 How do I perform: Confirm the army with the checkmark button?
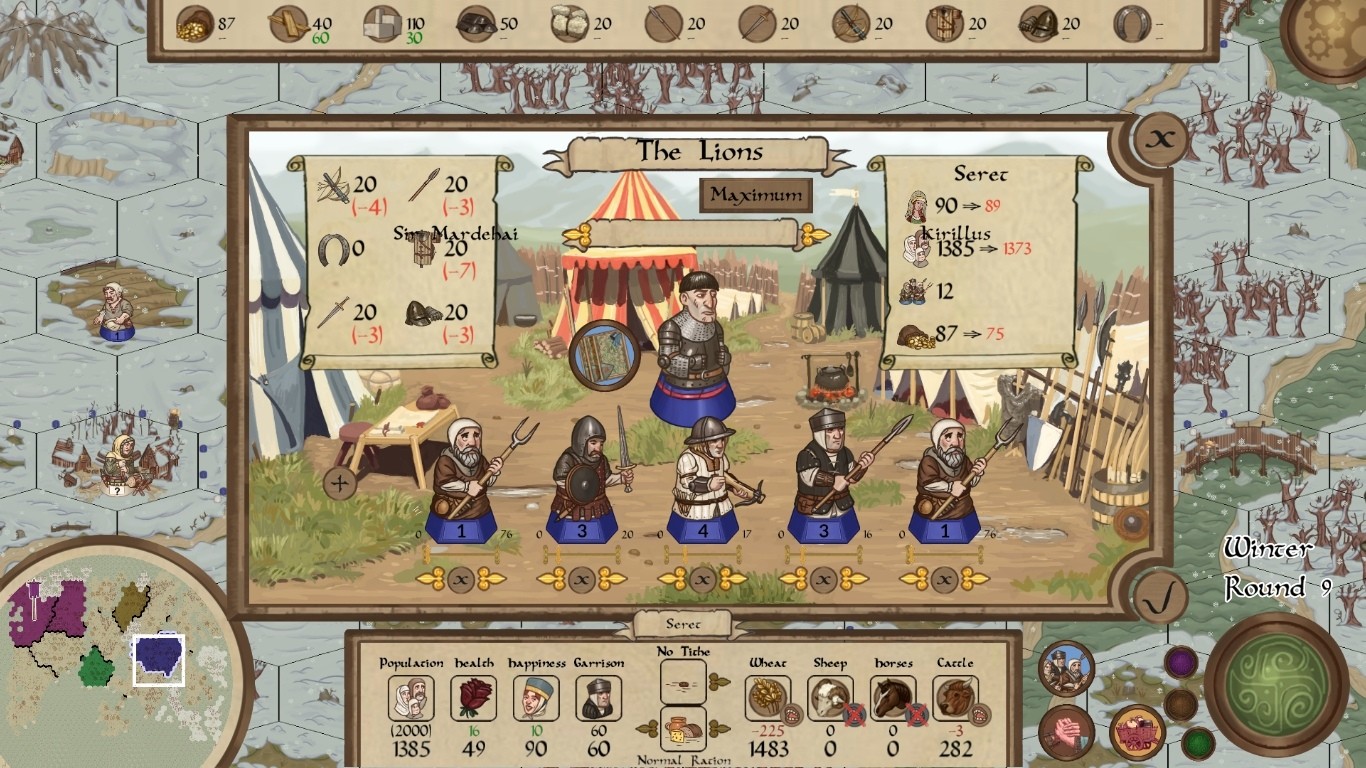(x=1160, y=598)
